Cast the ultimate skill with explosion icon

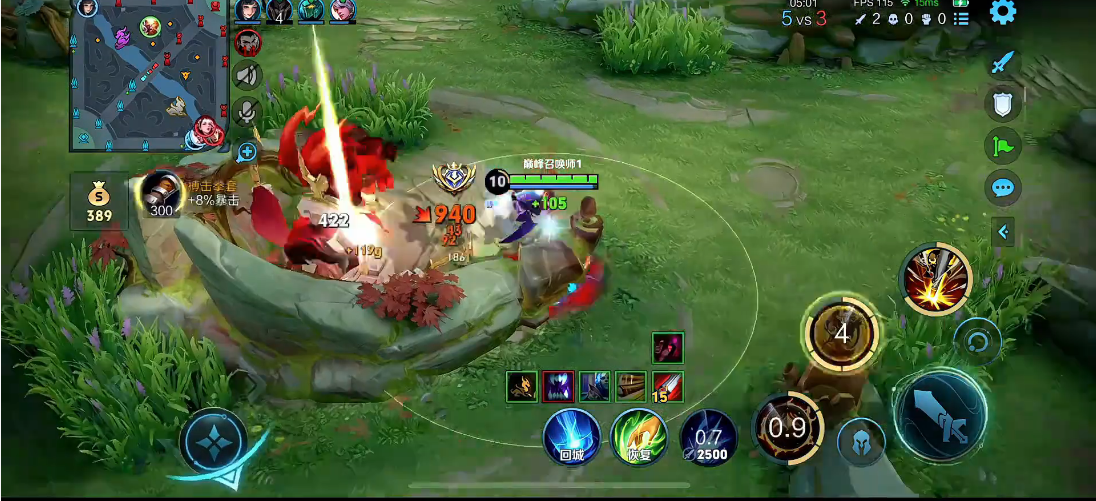[936, 278]
